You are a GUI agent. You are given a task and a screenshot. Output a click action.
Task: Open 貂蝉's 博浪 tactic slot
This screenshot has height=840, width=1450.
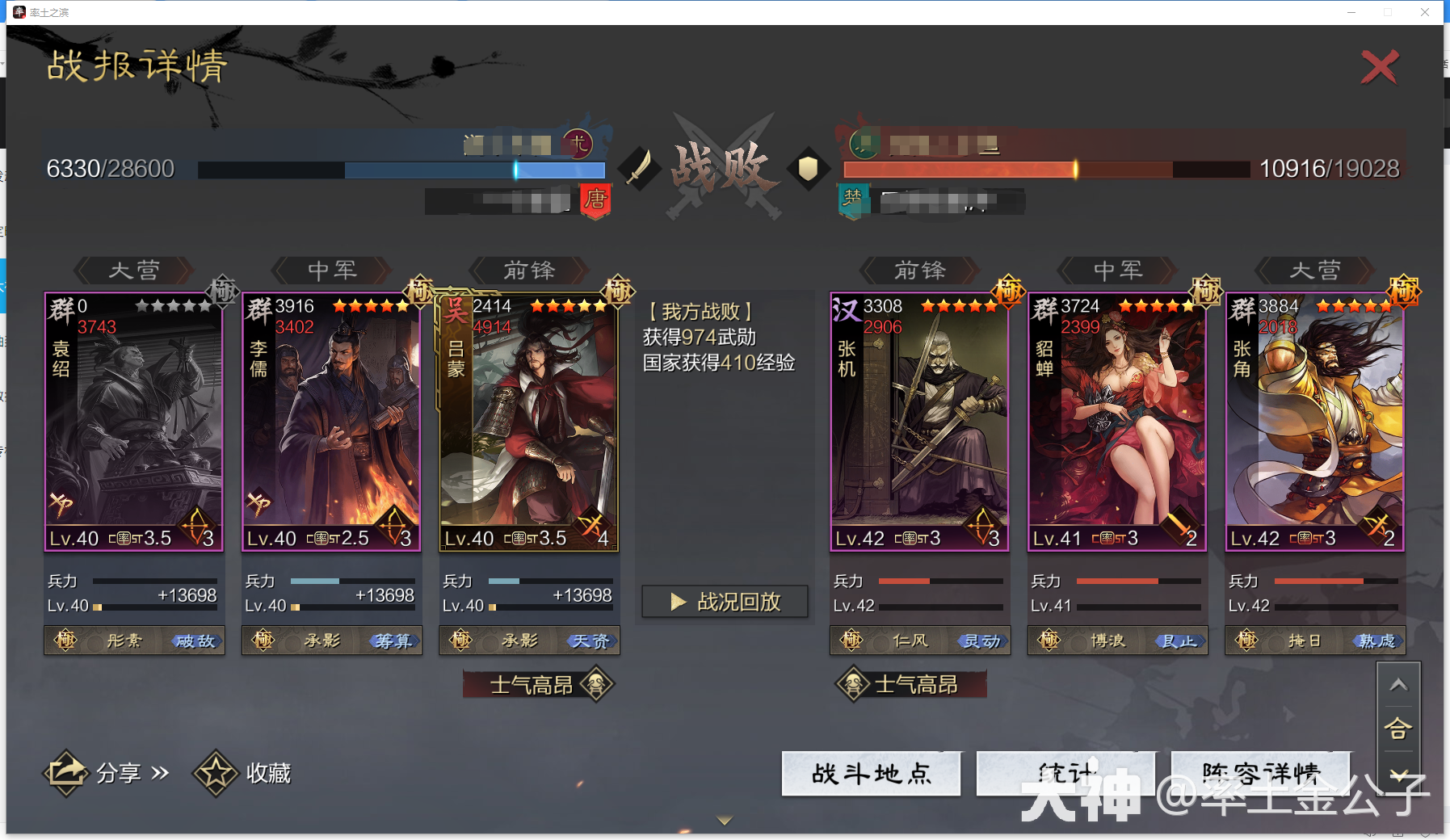(x=1108, y=640)
